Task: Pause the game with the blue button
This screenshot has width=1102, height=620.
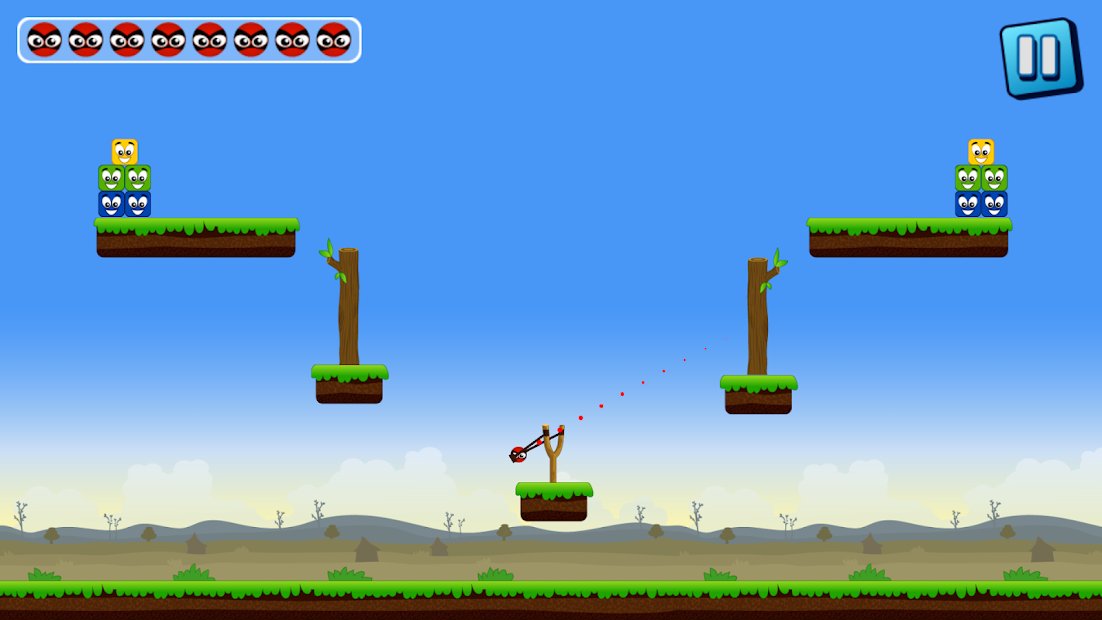Action: point(1039,57)
